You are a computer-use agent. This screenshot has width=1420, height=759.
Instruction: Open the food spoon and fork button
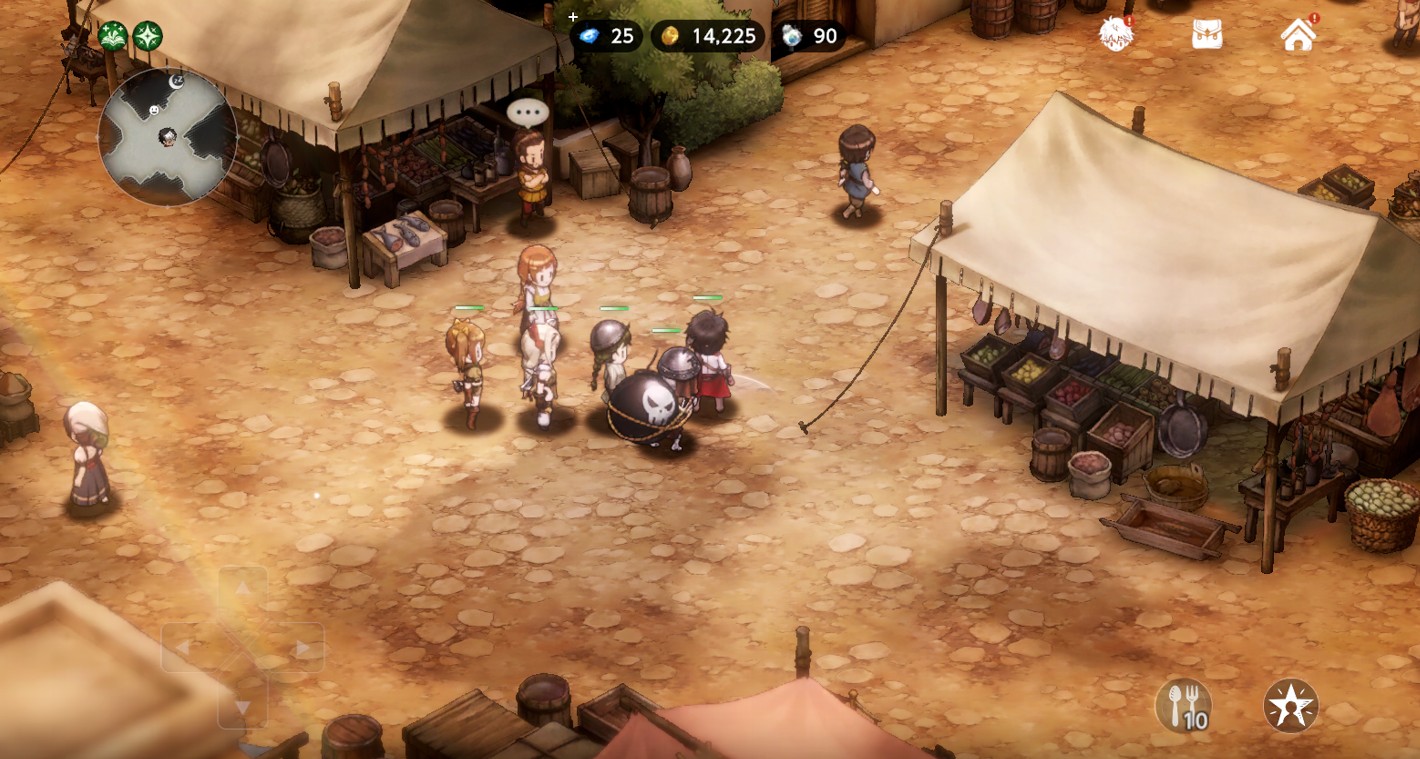1184,706
